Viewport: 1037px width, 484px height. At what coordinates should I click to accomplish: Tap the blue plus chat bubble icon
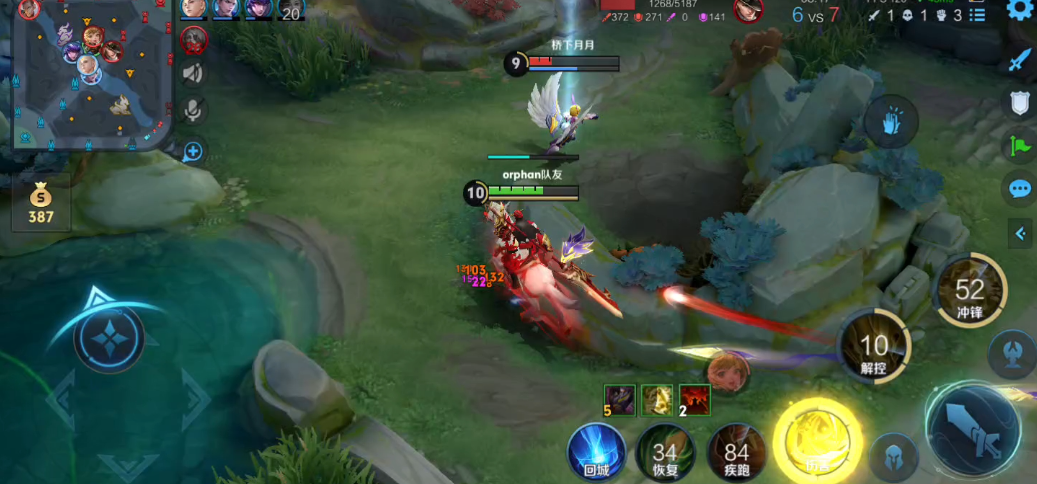coord(193,151)
